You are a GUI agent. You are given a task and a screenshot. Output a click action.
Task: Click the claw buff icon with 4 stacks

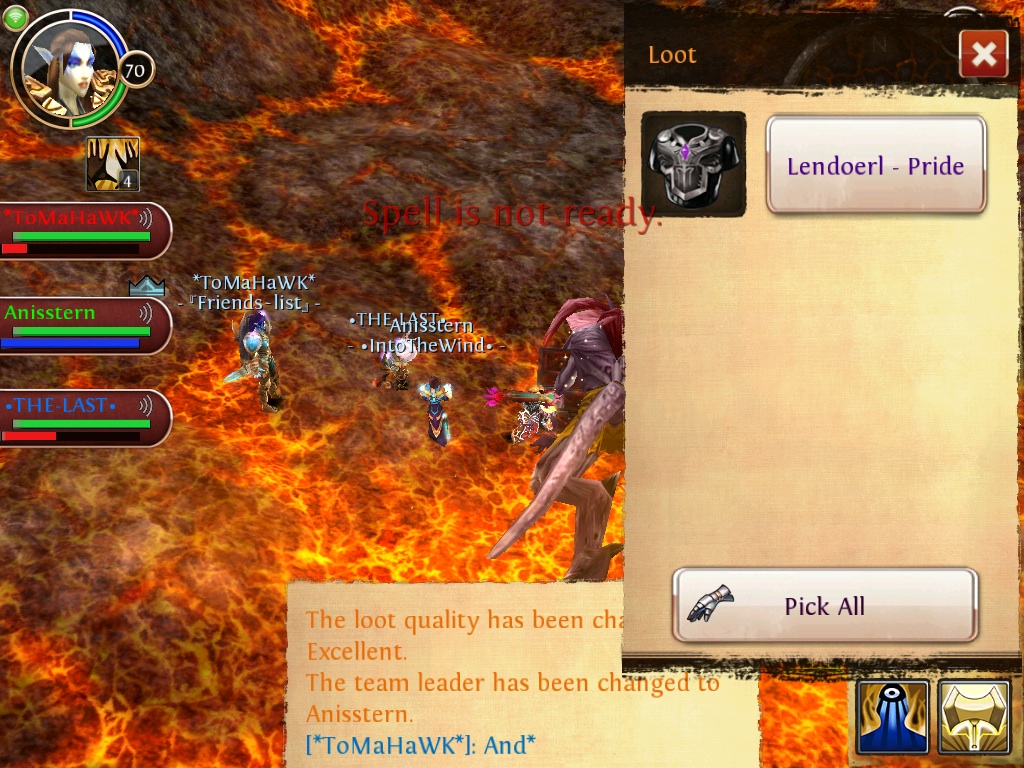tap(112, 164)
